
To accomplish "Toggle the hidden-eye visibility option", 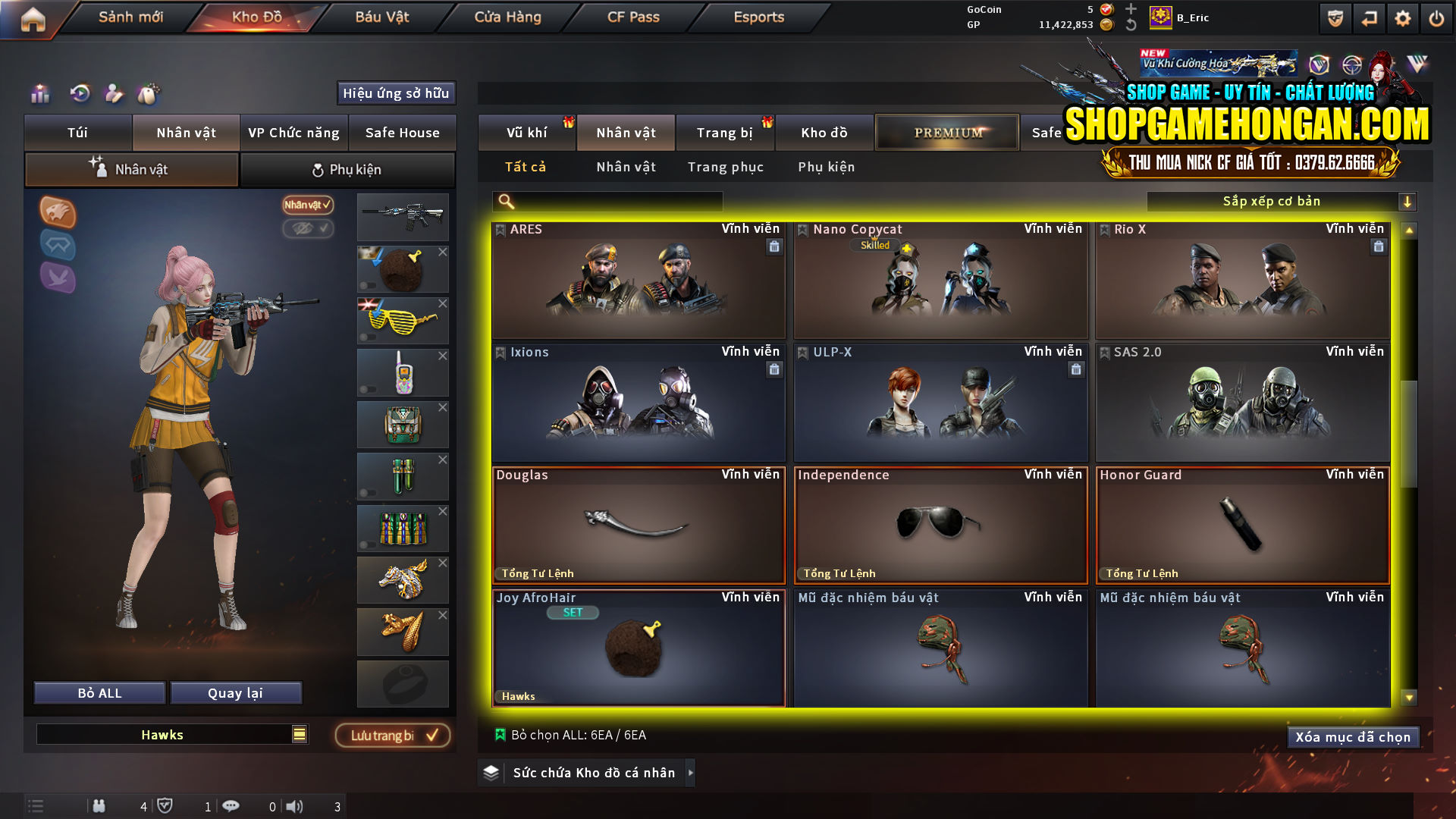I will [309, 230].
